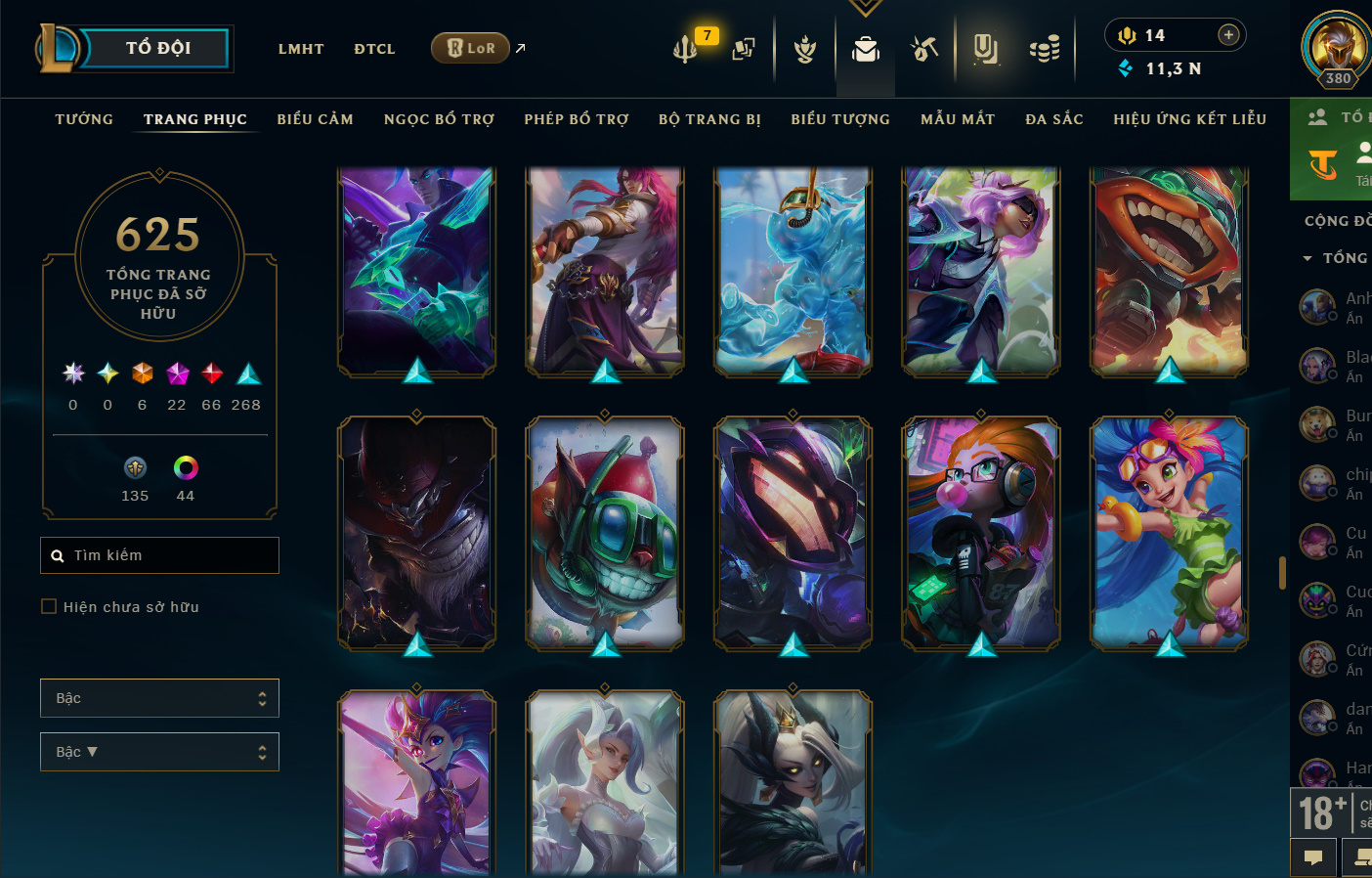This screenshot has height=878, width=1372.
Task: Open the LMHT menu
Action: pyautogui.click(x=301, y=49)
